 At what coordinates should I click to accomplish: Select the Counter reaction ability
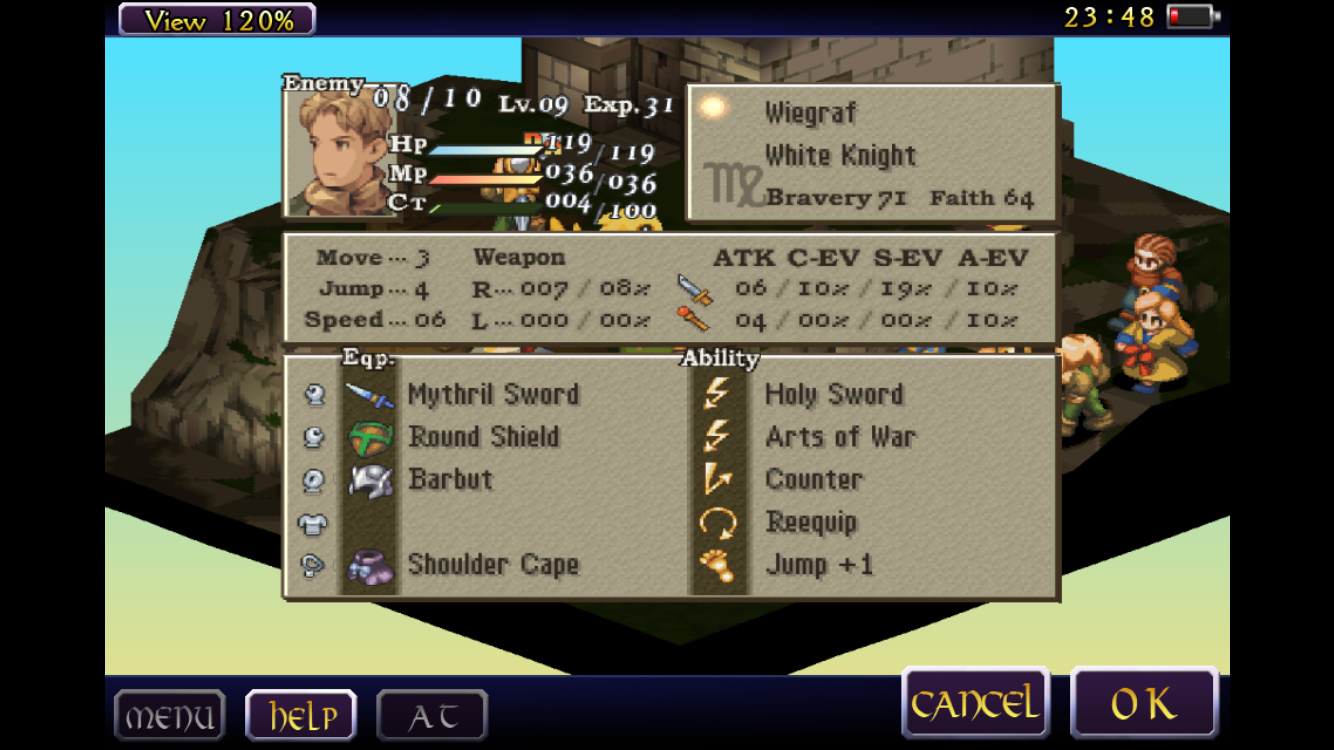click(813, 479)
